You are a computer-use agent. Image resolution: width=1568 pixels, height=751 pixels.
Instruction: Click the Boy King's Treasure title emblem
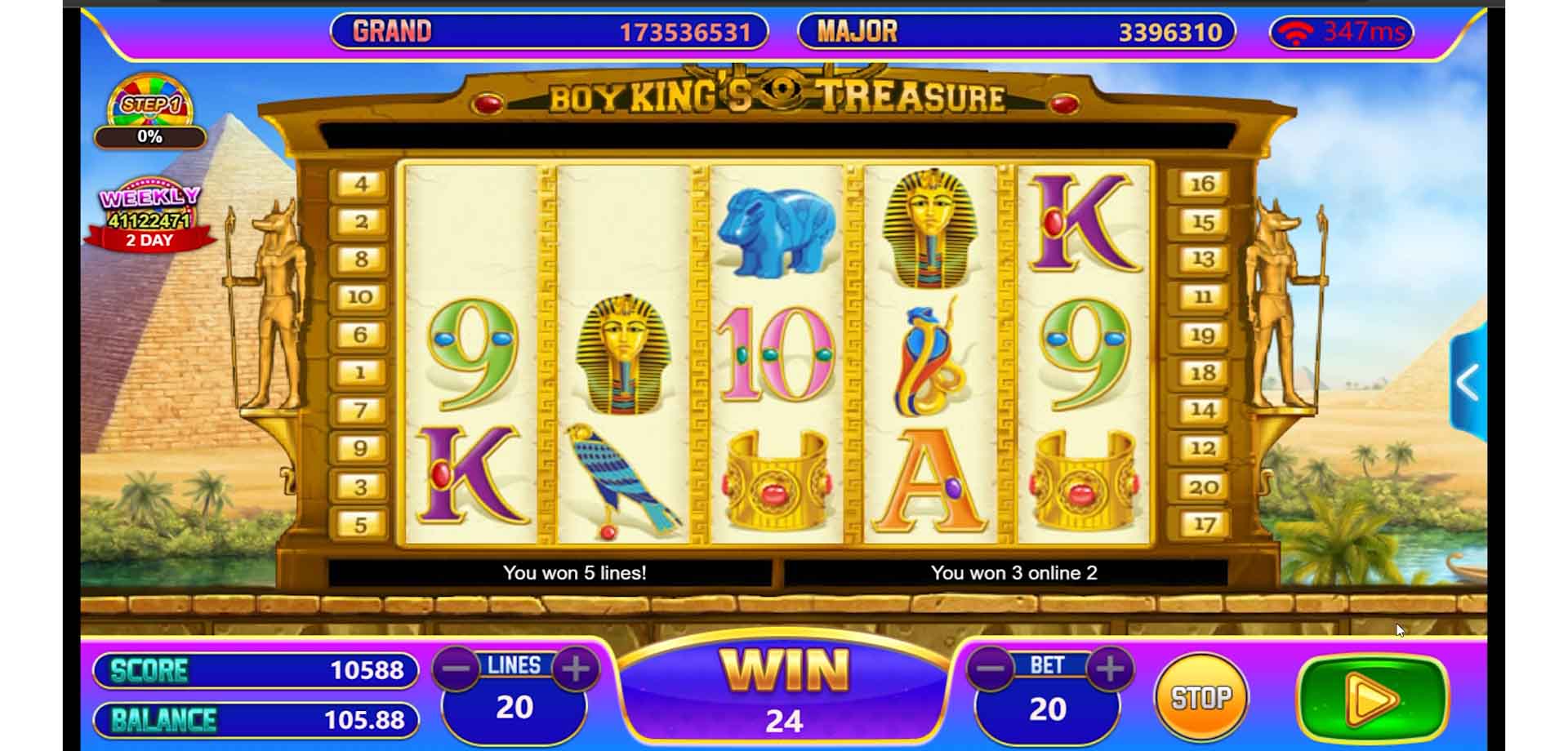pos(777,95)
